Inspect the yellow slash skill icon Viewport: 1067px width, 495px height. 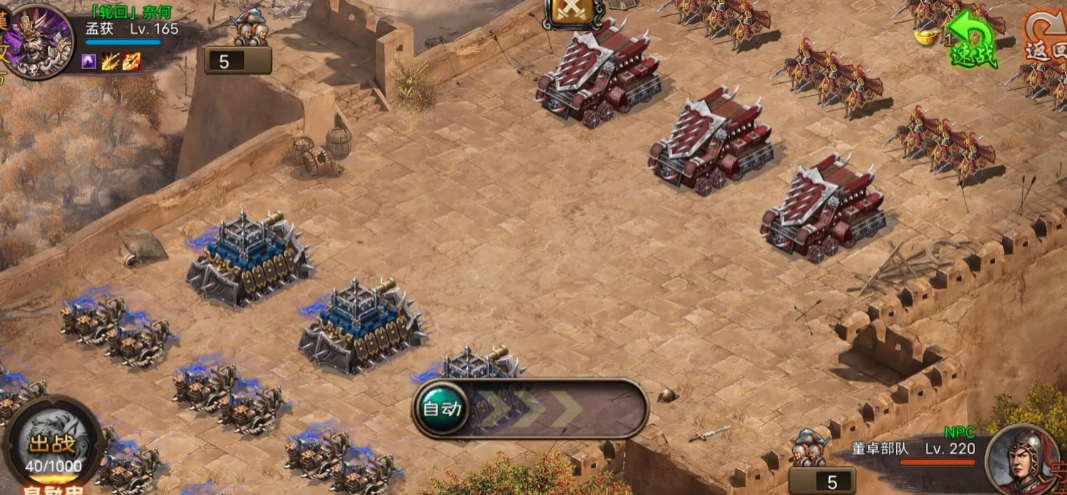(110, 62)
